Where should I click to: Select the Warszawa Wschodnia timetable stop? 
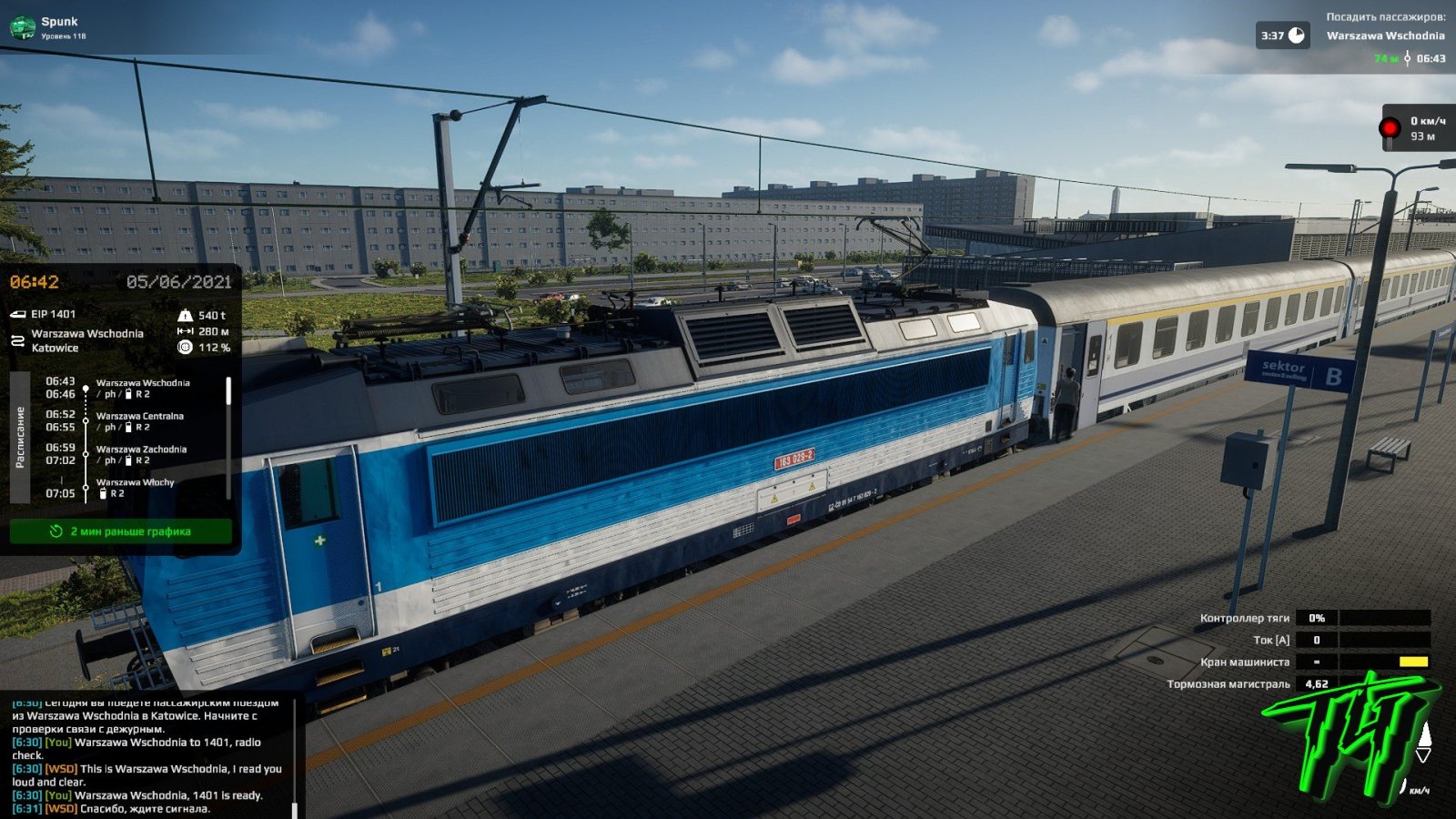[143, 384]
